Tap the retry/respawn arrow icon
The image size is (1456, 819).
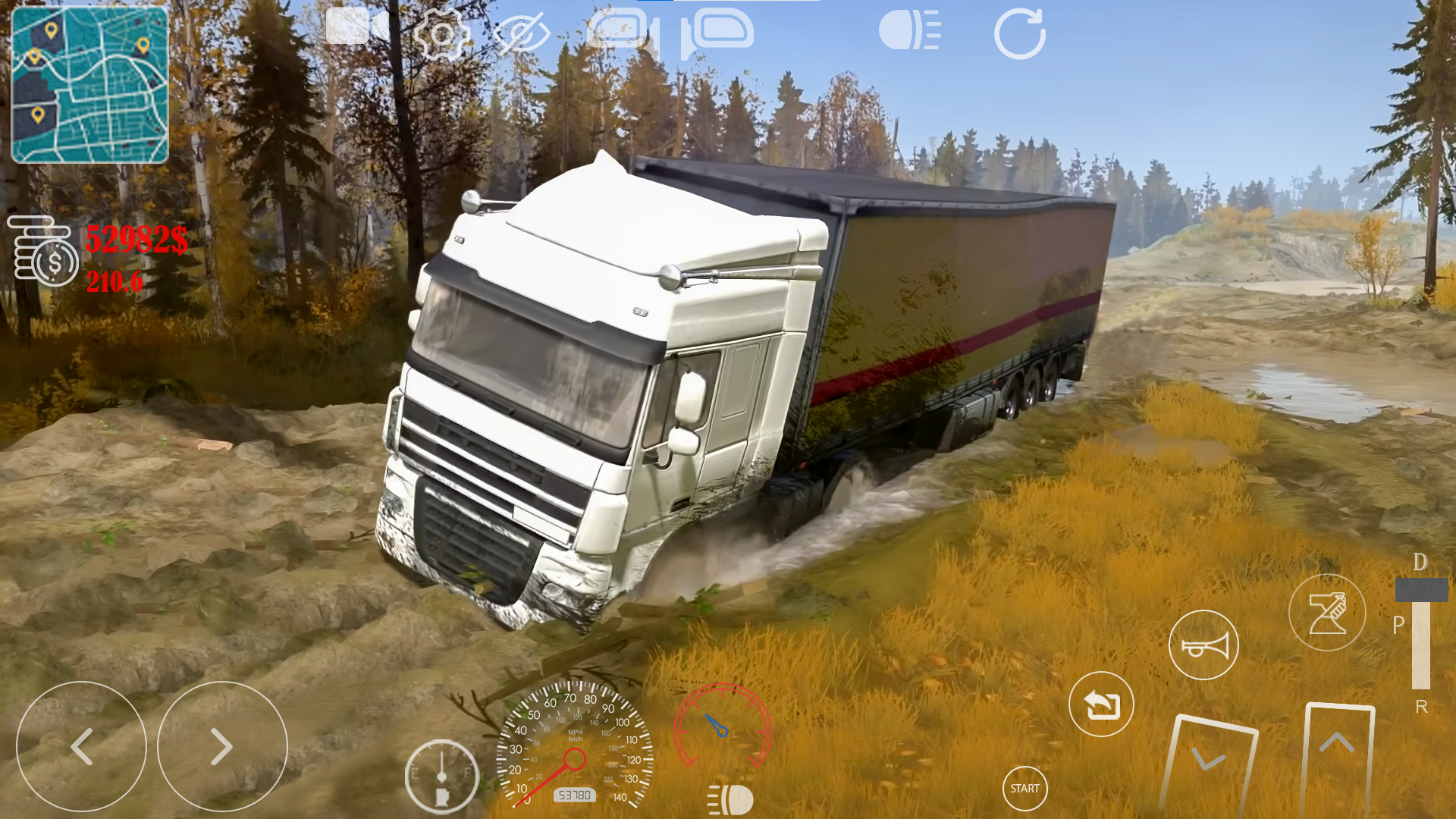click(x=1100, y=704)
